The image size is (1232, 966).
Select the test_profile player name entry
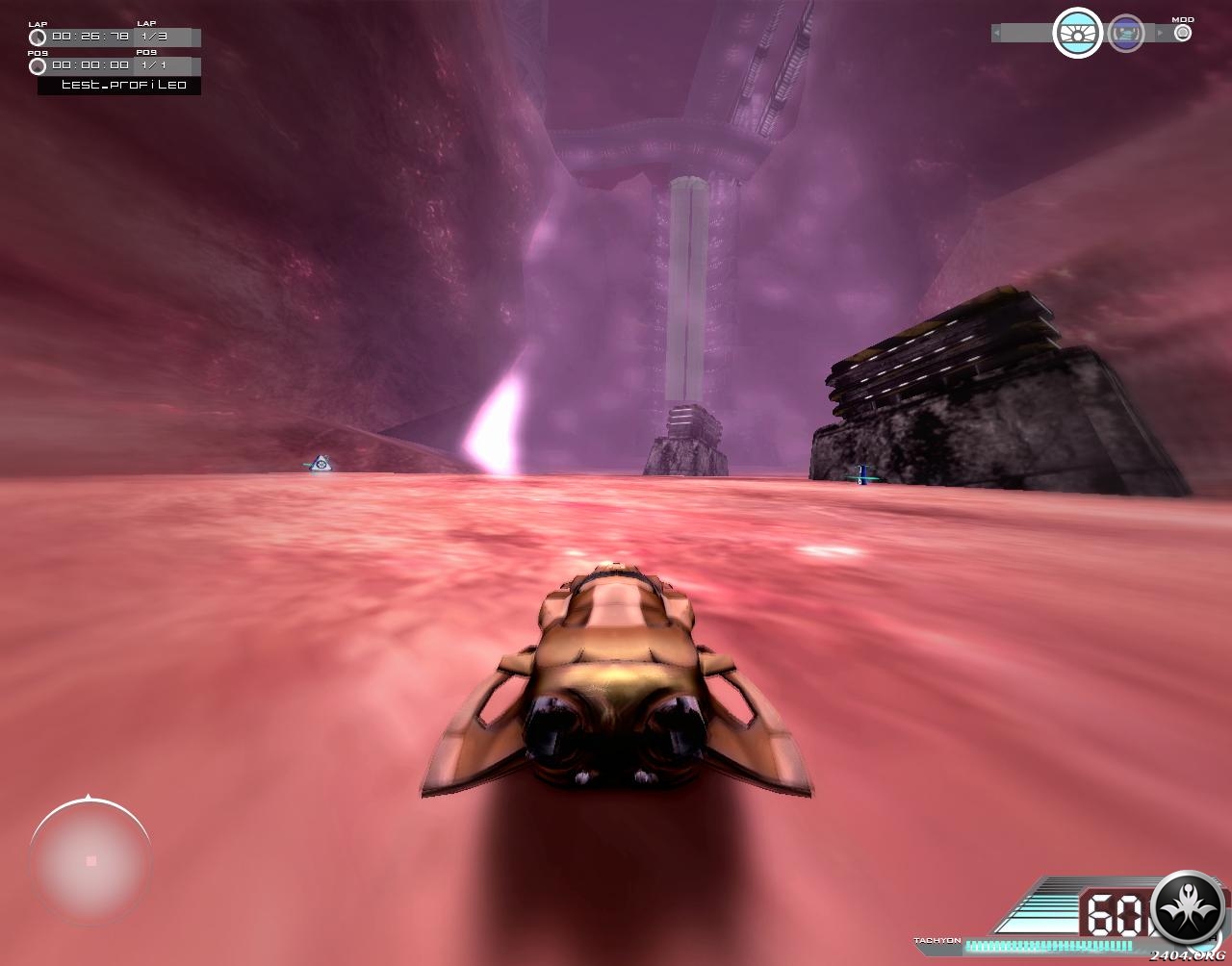click(121, 85)
